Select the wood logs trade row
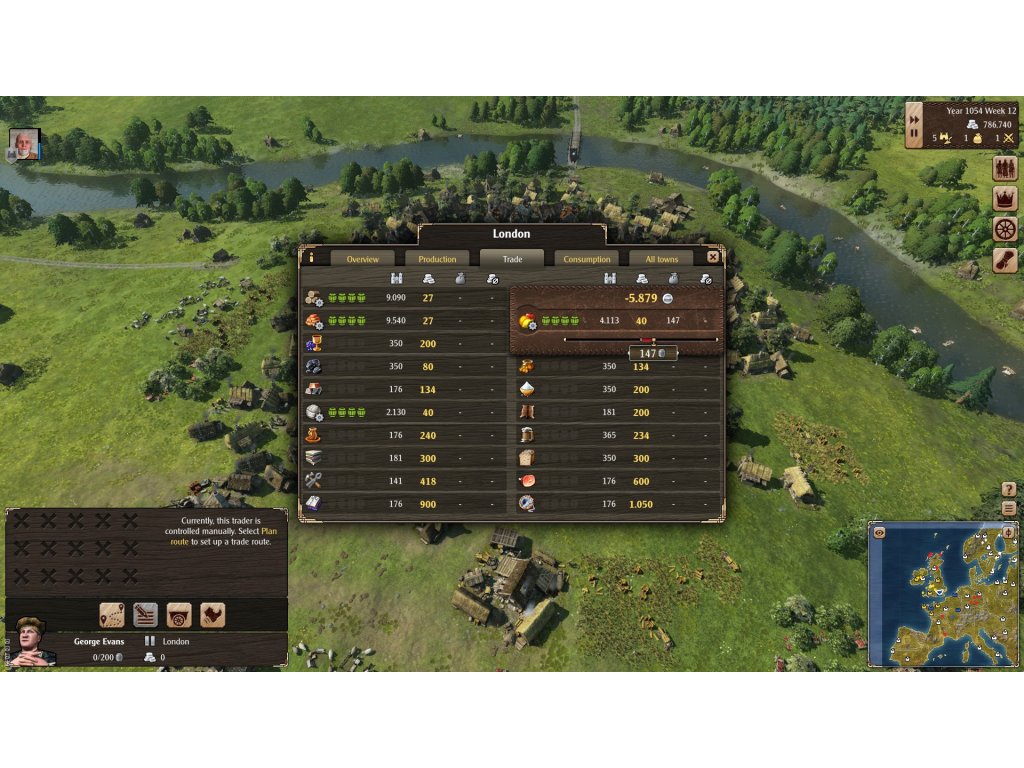1024x768 pixels. [x=400, y=297]
